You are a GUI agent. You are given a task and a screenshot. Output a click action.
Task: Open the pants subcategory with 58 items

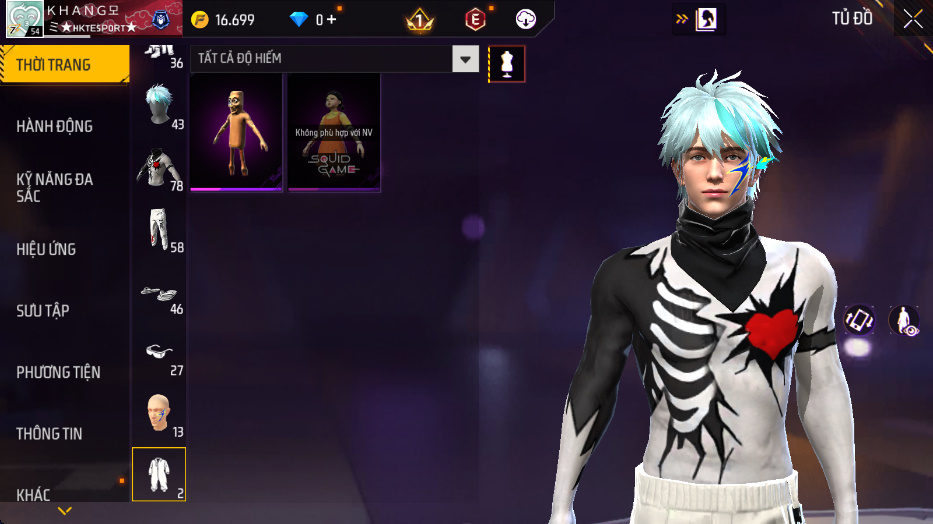(x=158, y=230)
